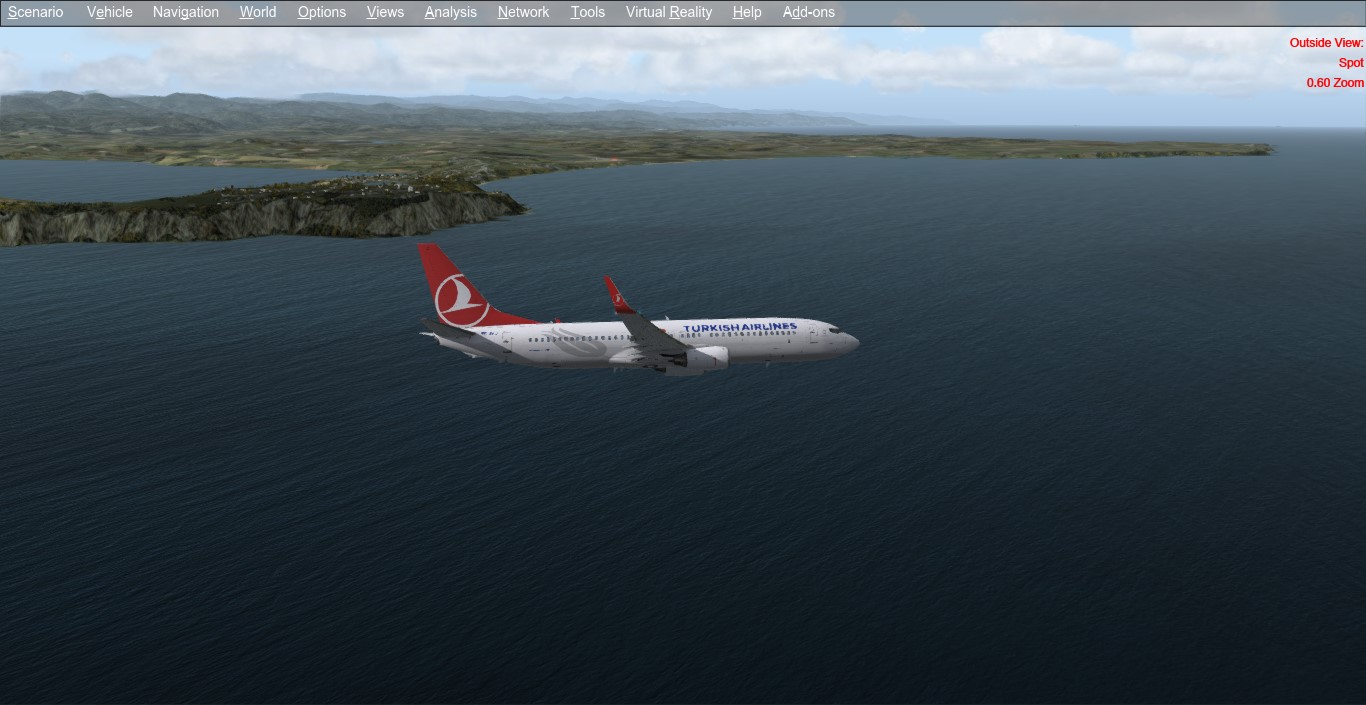Open the World menu

(258, 12)
